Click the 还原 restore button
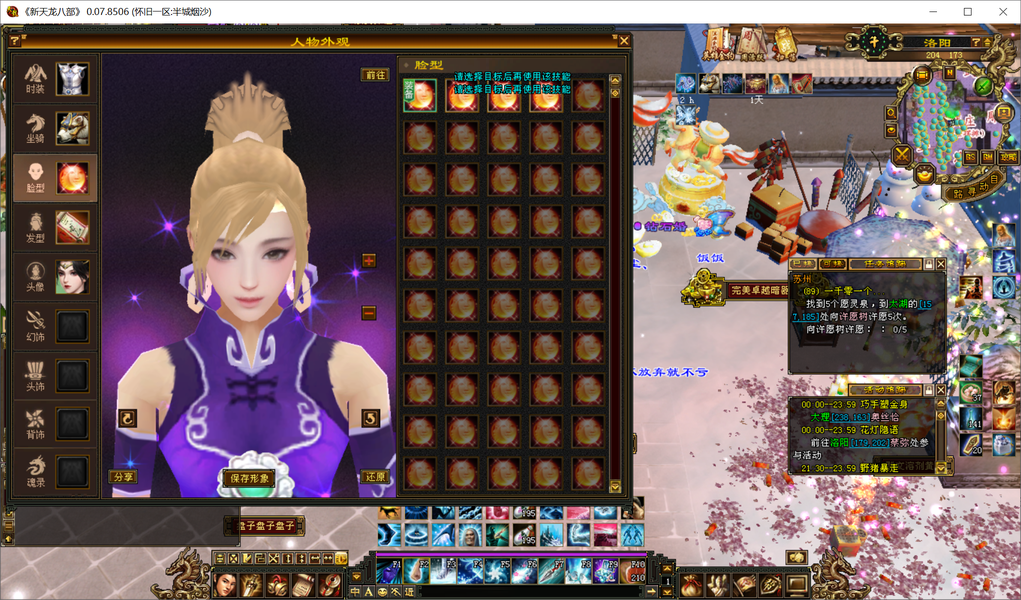Screen dimensions: 1021x600 pyautogui.click(x=375, y=478)
